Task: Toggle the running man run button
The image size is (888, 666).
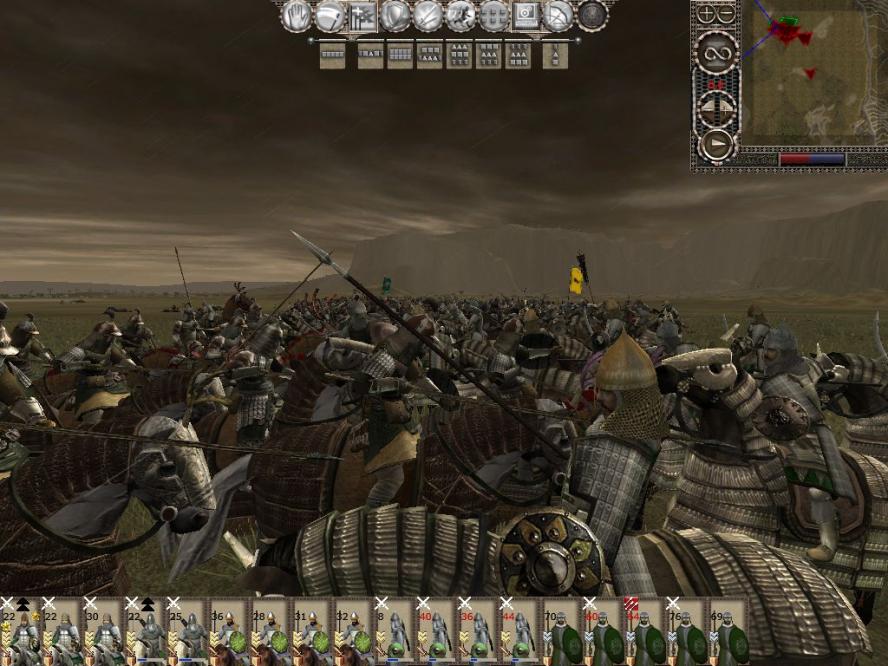Action: click(x=460, y=16)
